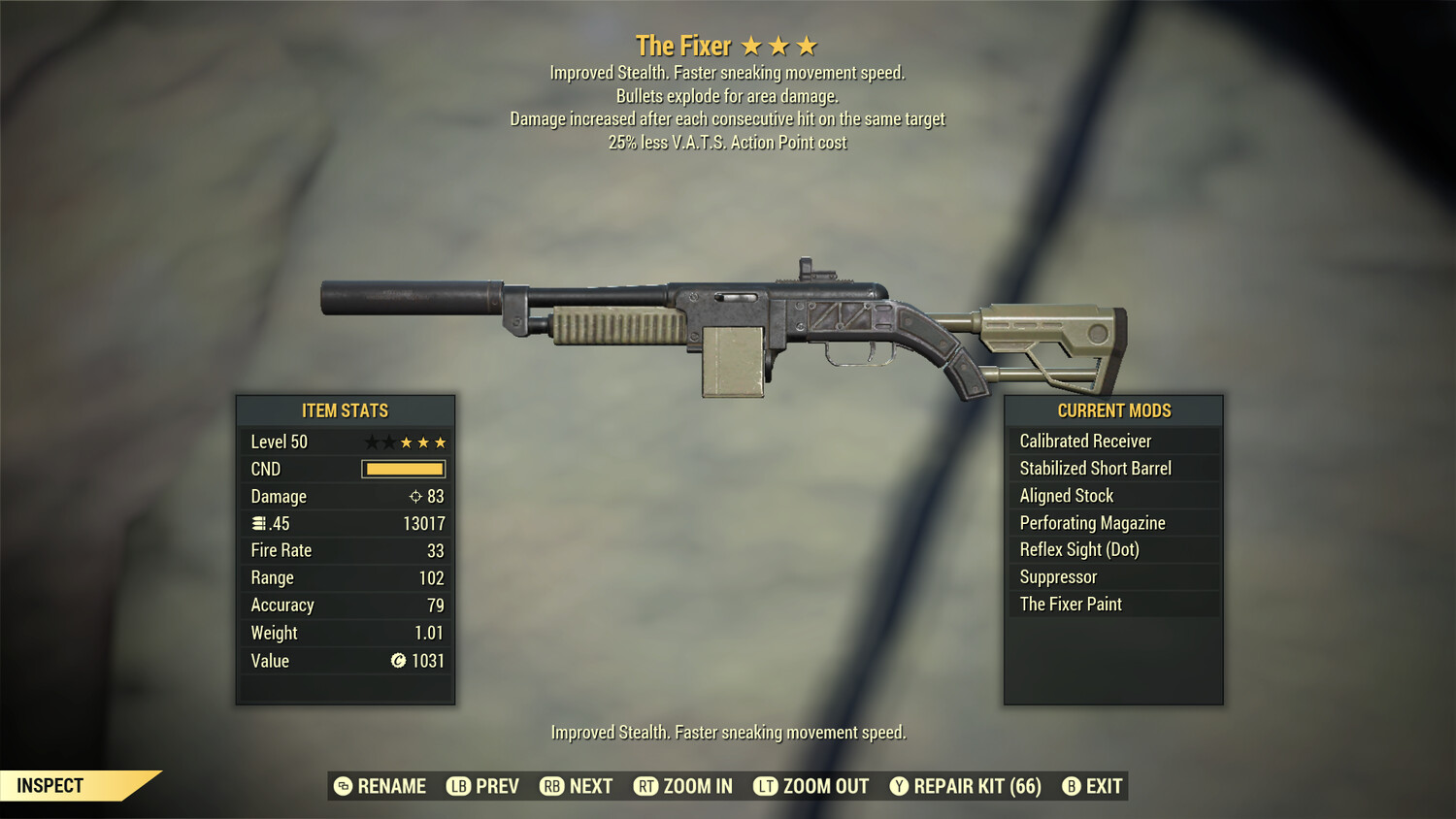Viewport: 1456px width, 819px height.
Task: Click the CND condition bar
Action: 403,469
